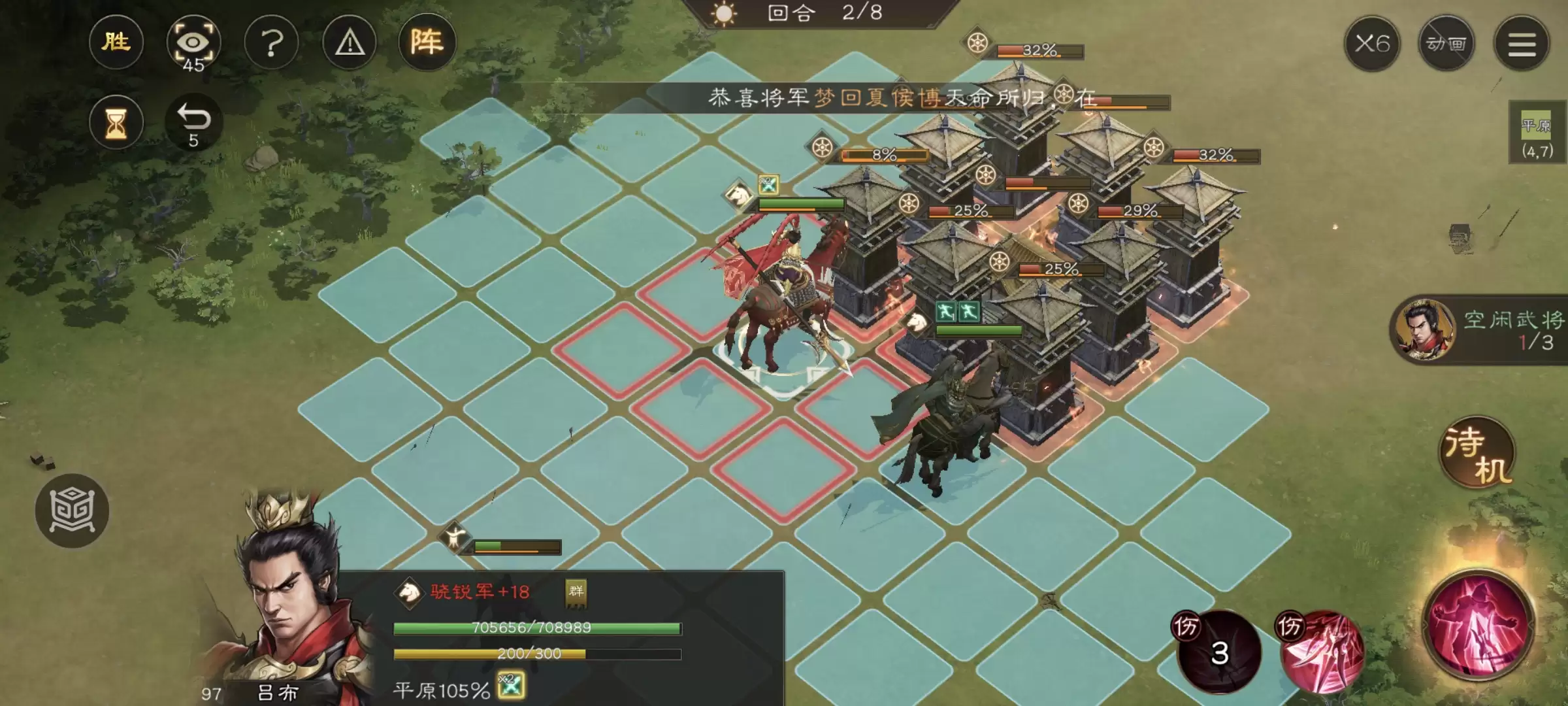Open the ? help icon

click(x=271, y=42)
